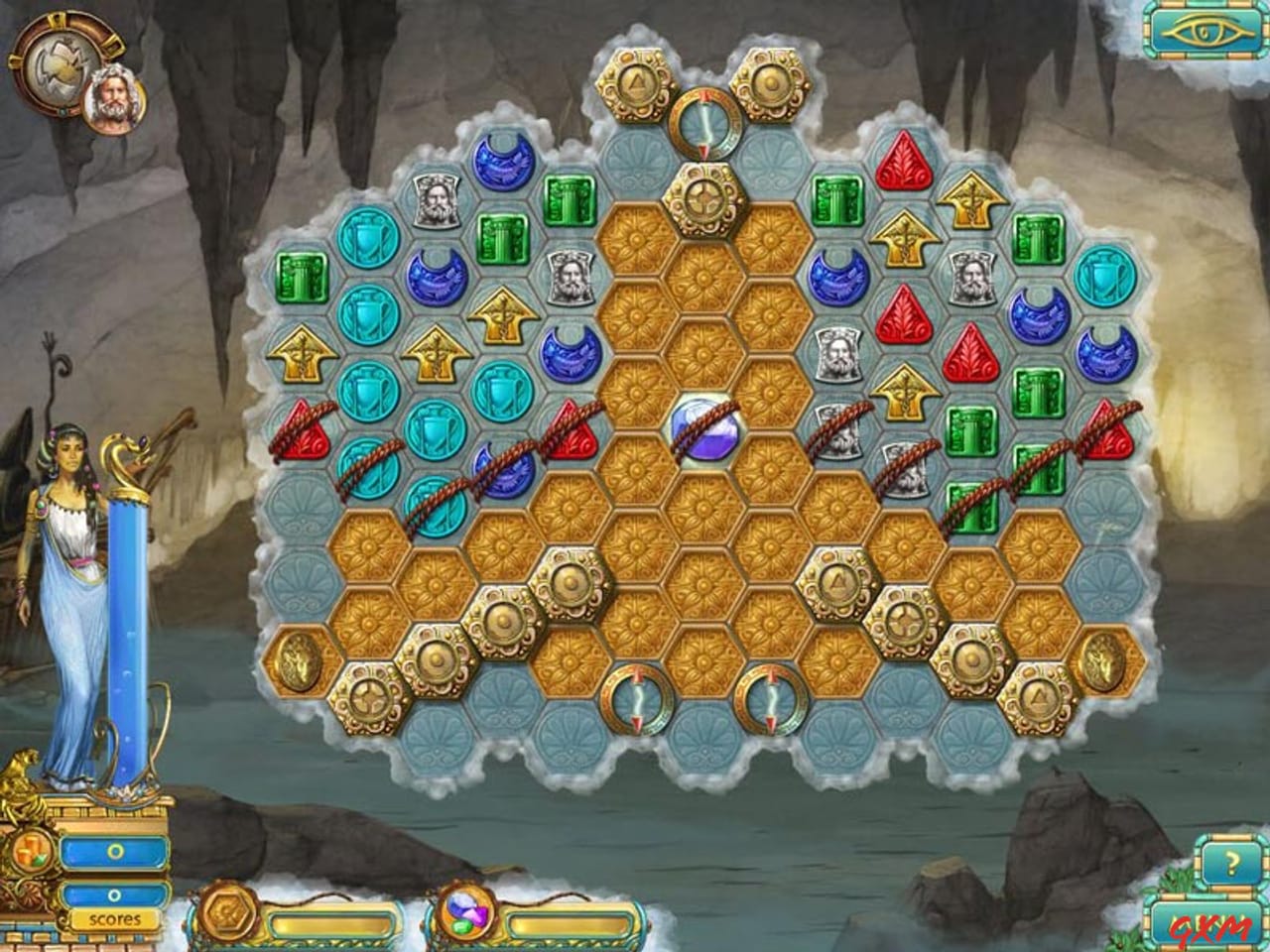1270x952 pixels.
Task: Click the coin stacks goal icon bottom left
Action: coord(32,849)
